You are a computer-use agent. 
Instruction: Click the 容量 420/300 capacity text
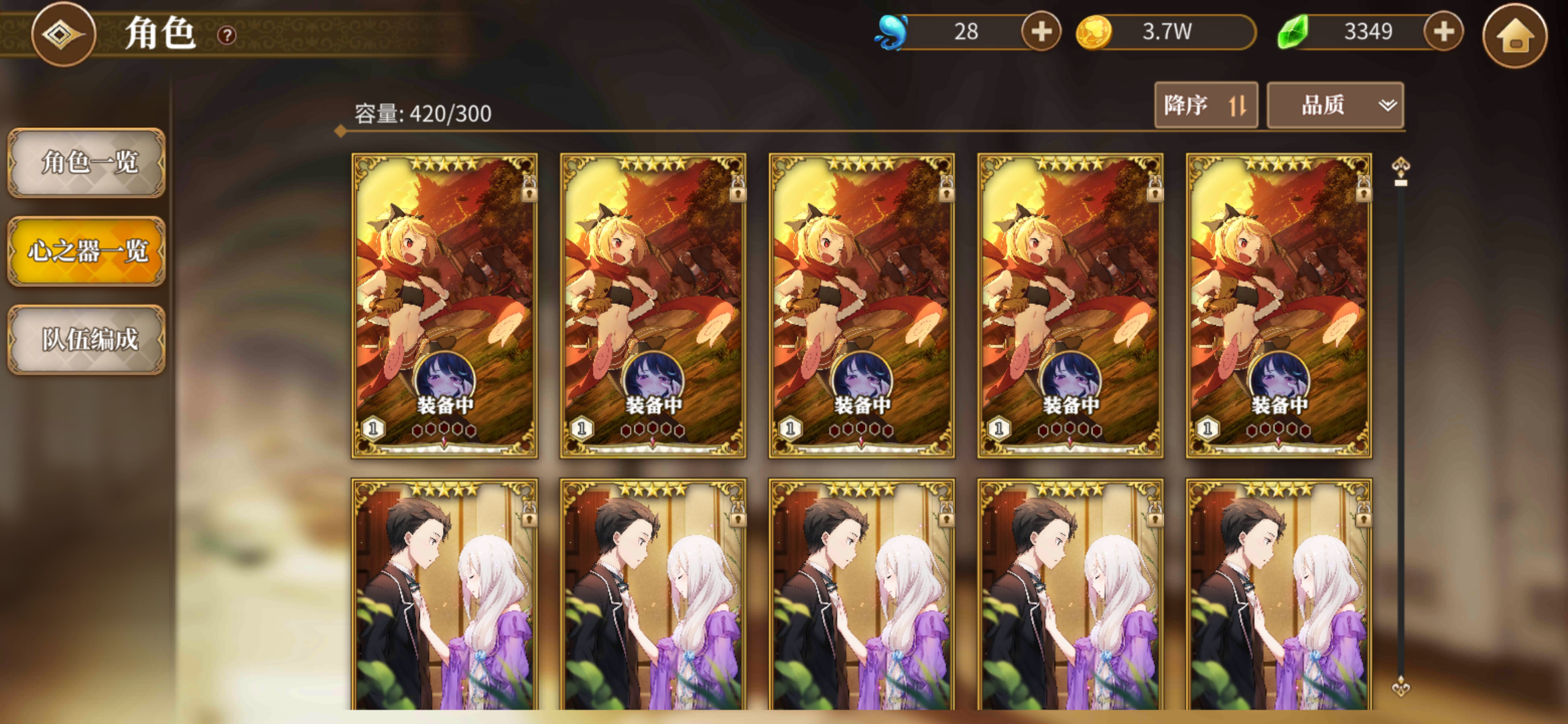coord(422,114)
